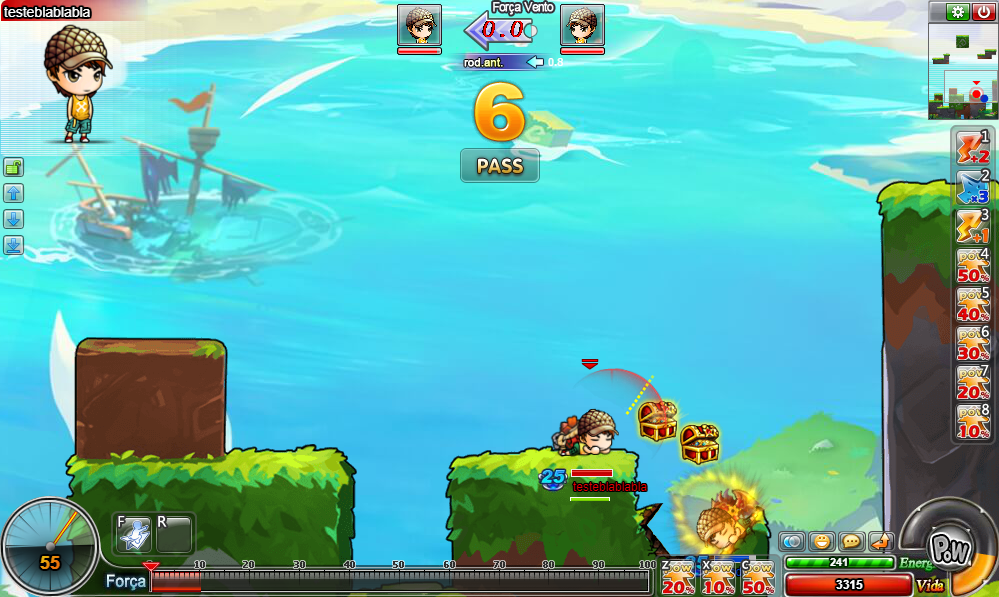The width and height of the screenshot is (999, 597).
Task: Click the PASS turn button
Action: coord(499,166)
